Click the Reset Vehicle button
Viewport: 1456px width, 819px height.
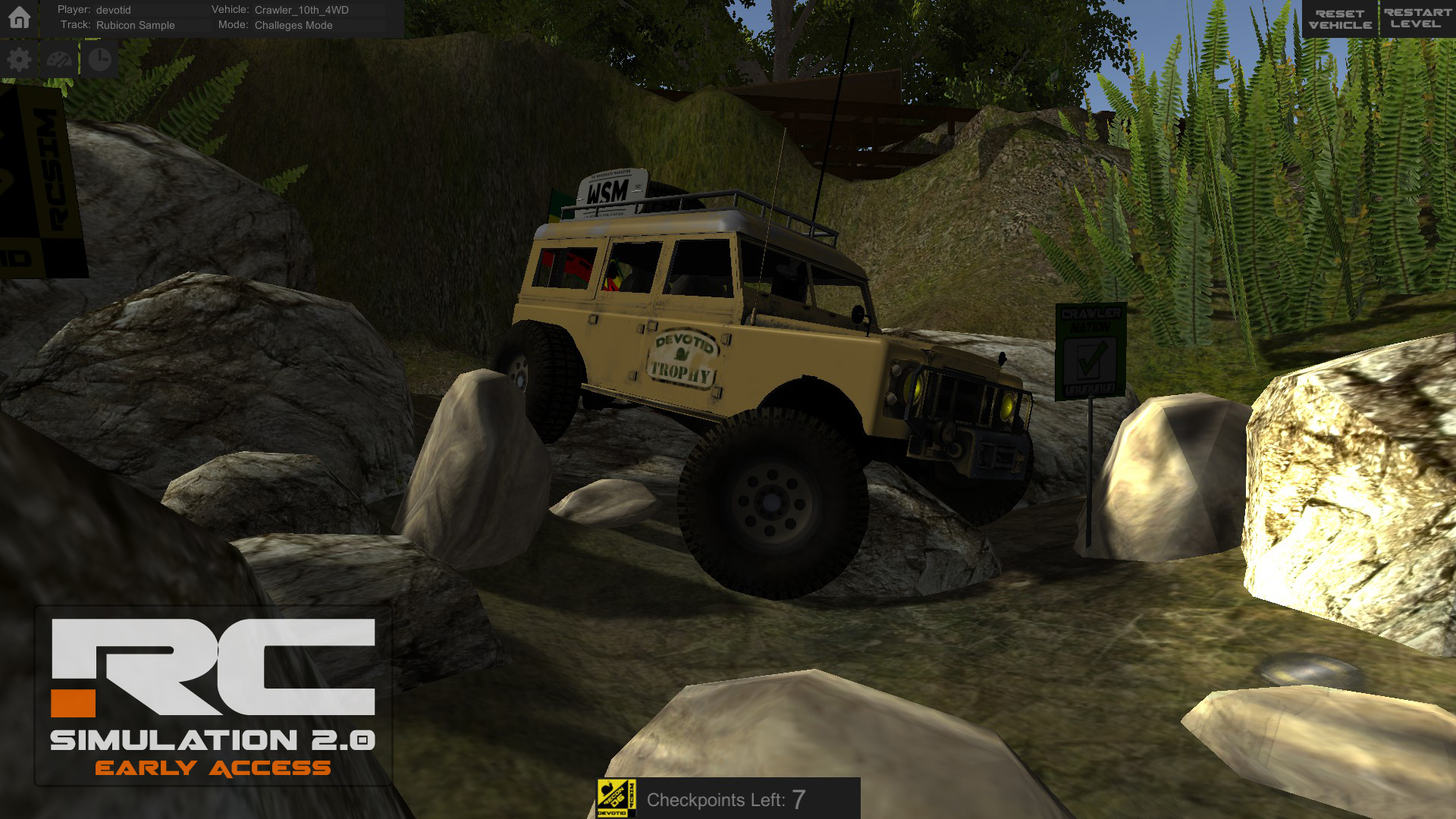click(x=1339, y=19)
